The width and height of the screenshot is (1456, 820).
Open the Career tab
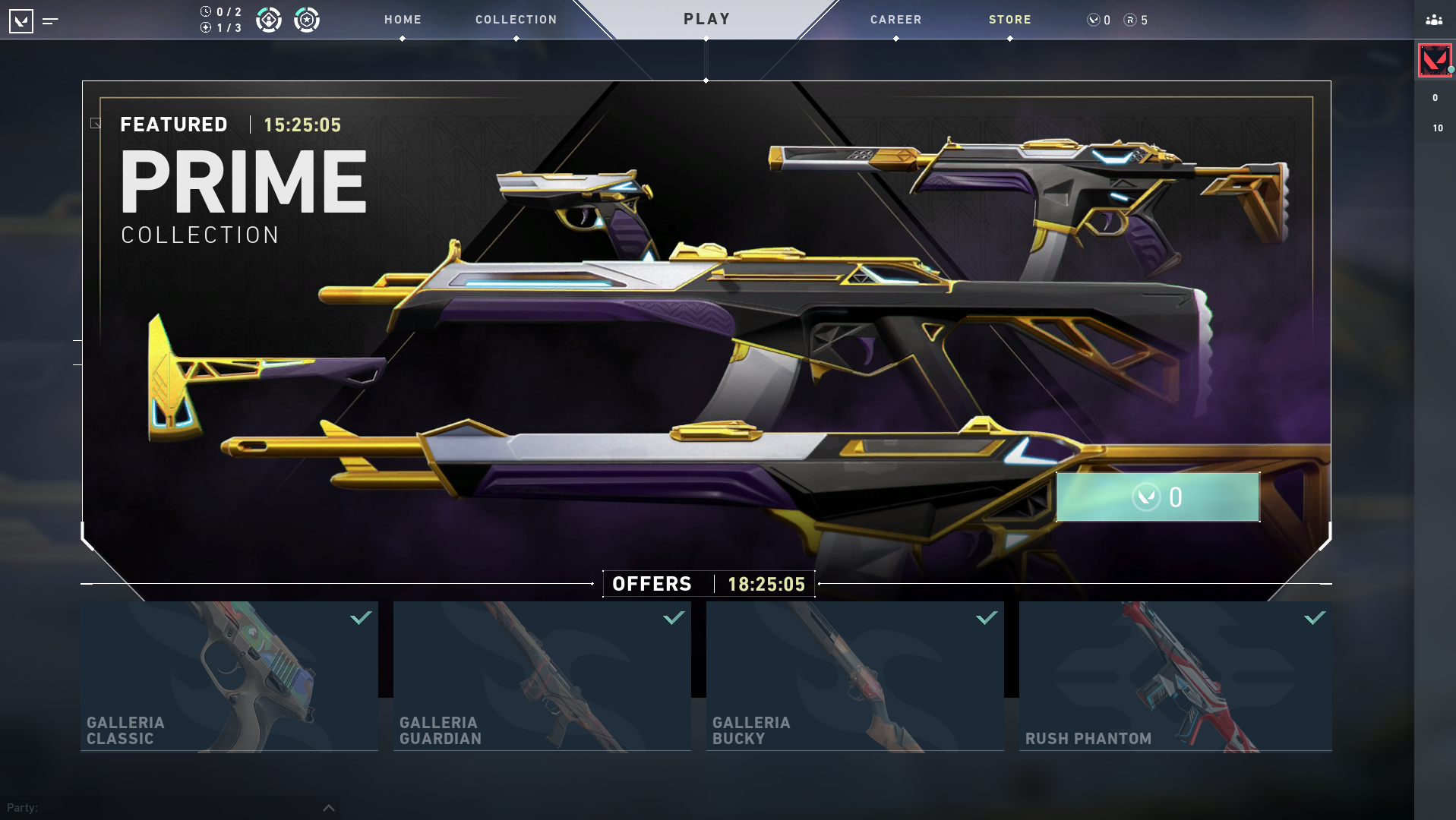pos(895,20)
